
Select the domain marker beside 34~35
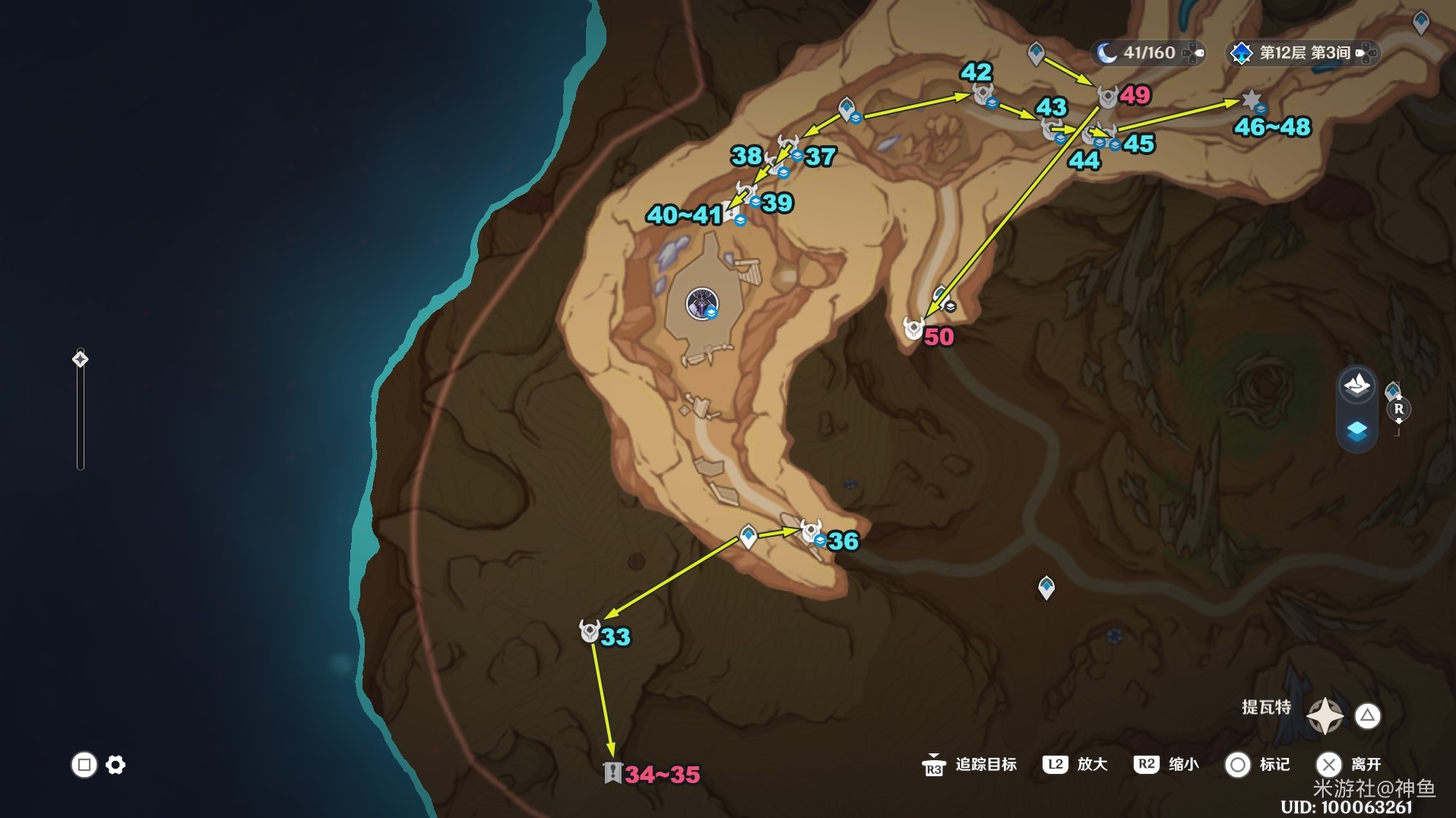coord(612,772)
